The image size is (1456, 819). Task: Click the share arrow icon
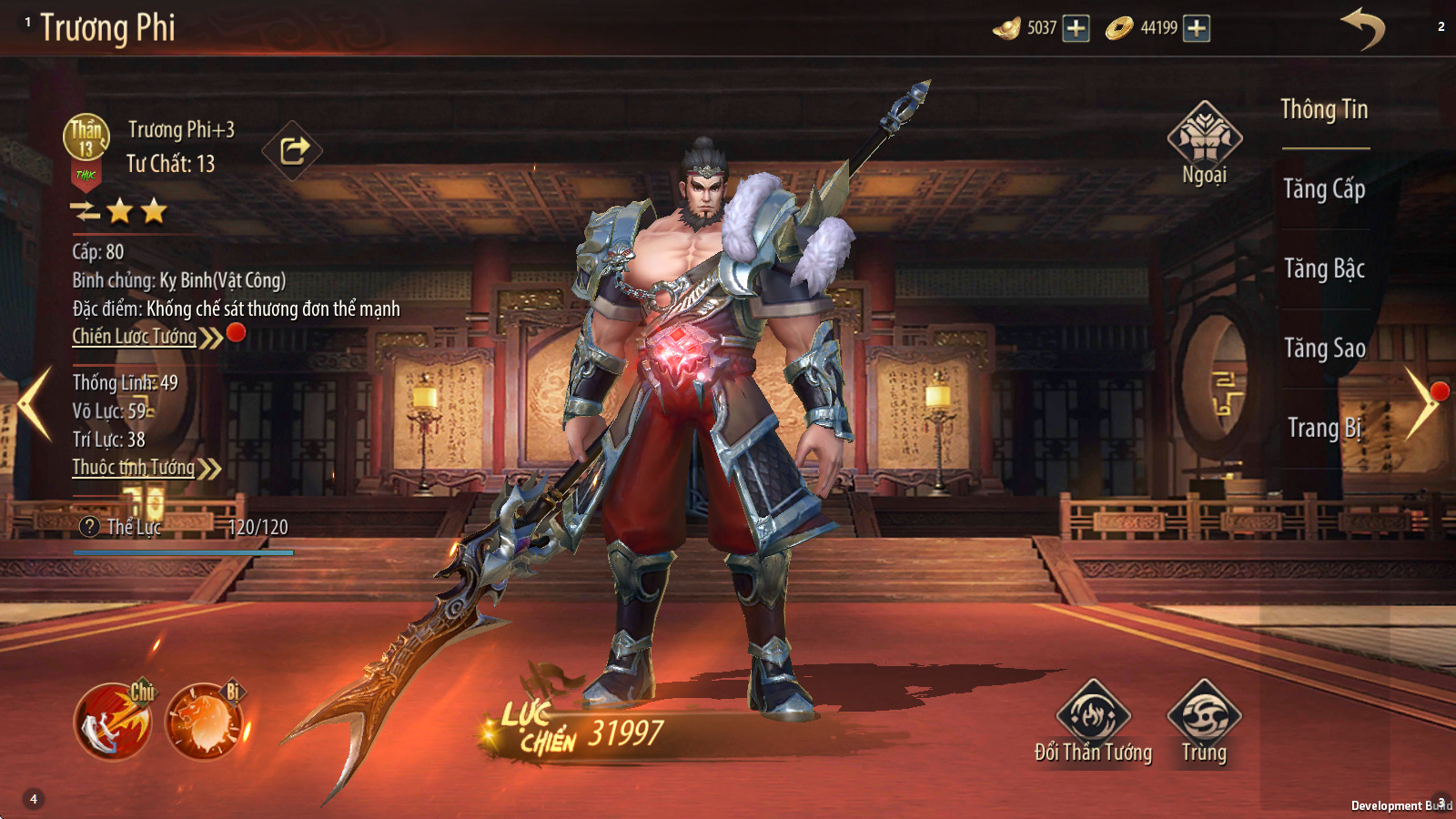(293, 150)
